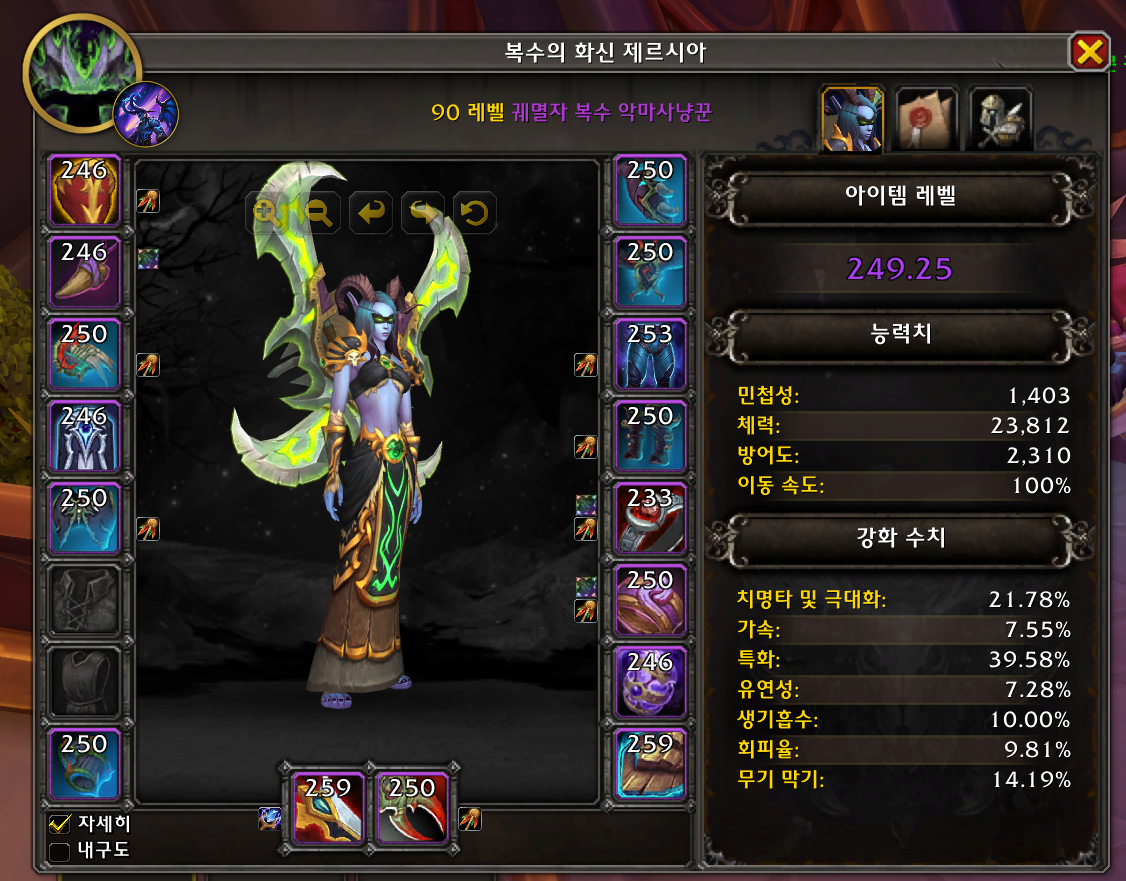Toggle the 자세히 checkbox

tap(59, 825)
